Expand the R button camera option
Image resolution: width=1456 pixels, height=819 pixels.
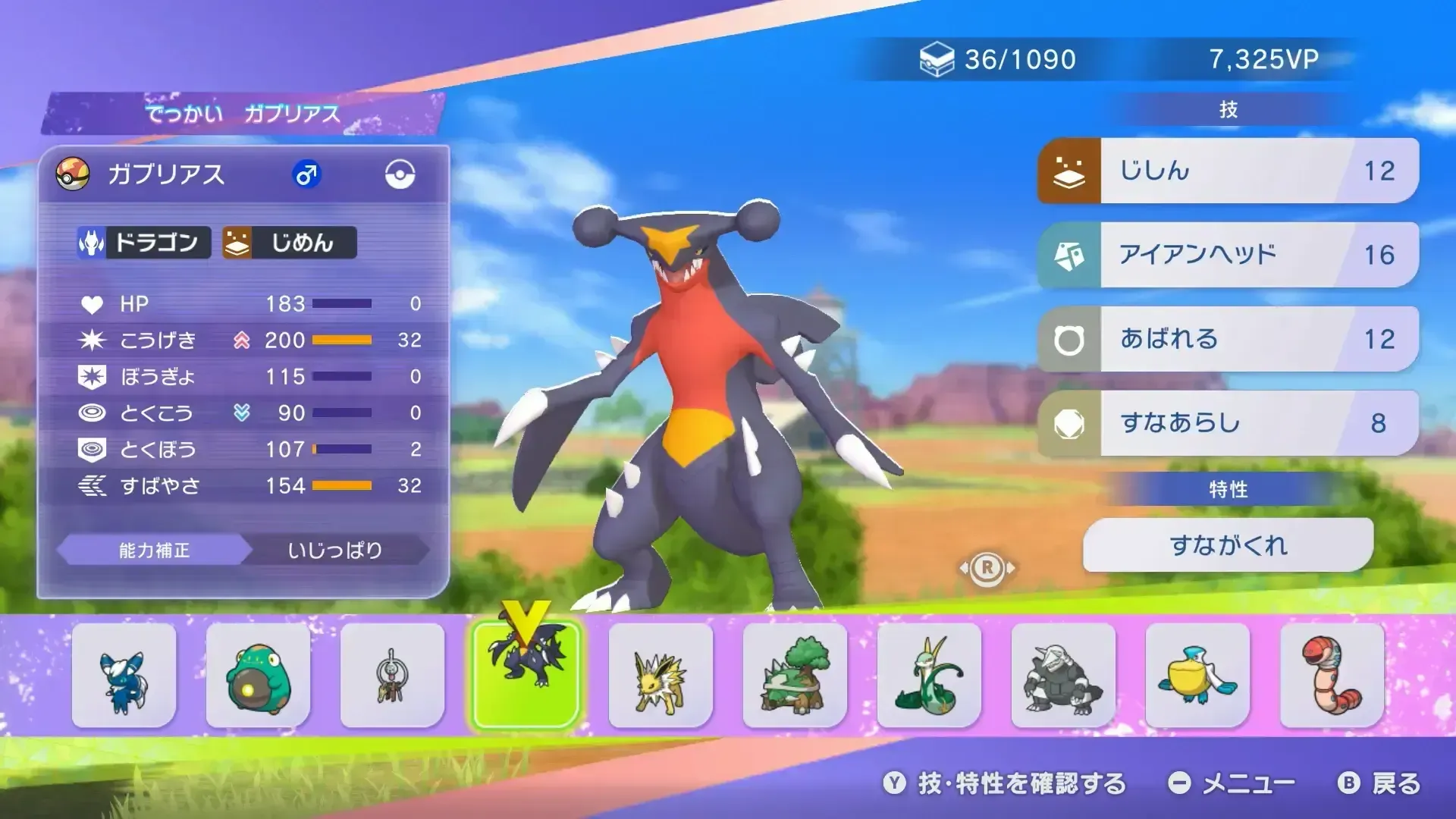[989, 570]
